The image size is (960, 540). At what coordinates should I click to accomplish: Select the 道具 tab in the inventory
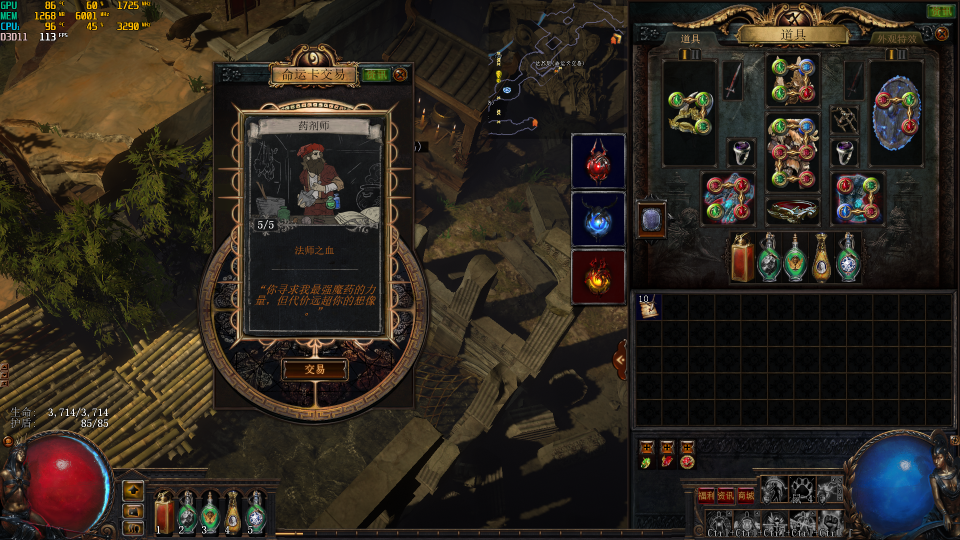pyautogui.click(x=690, y=39)
